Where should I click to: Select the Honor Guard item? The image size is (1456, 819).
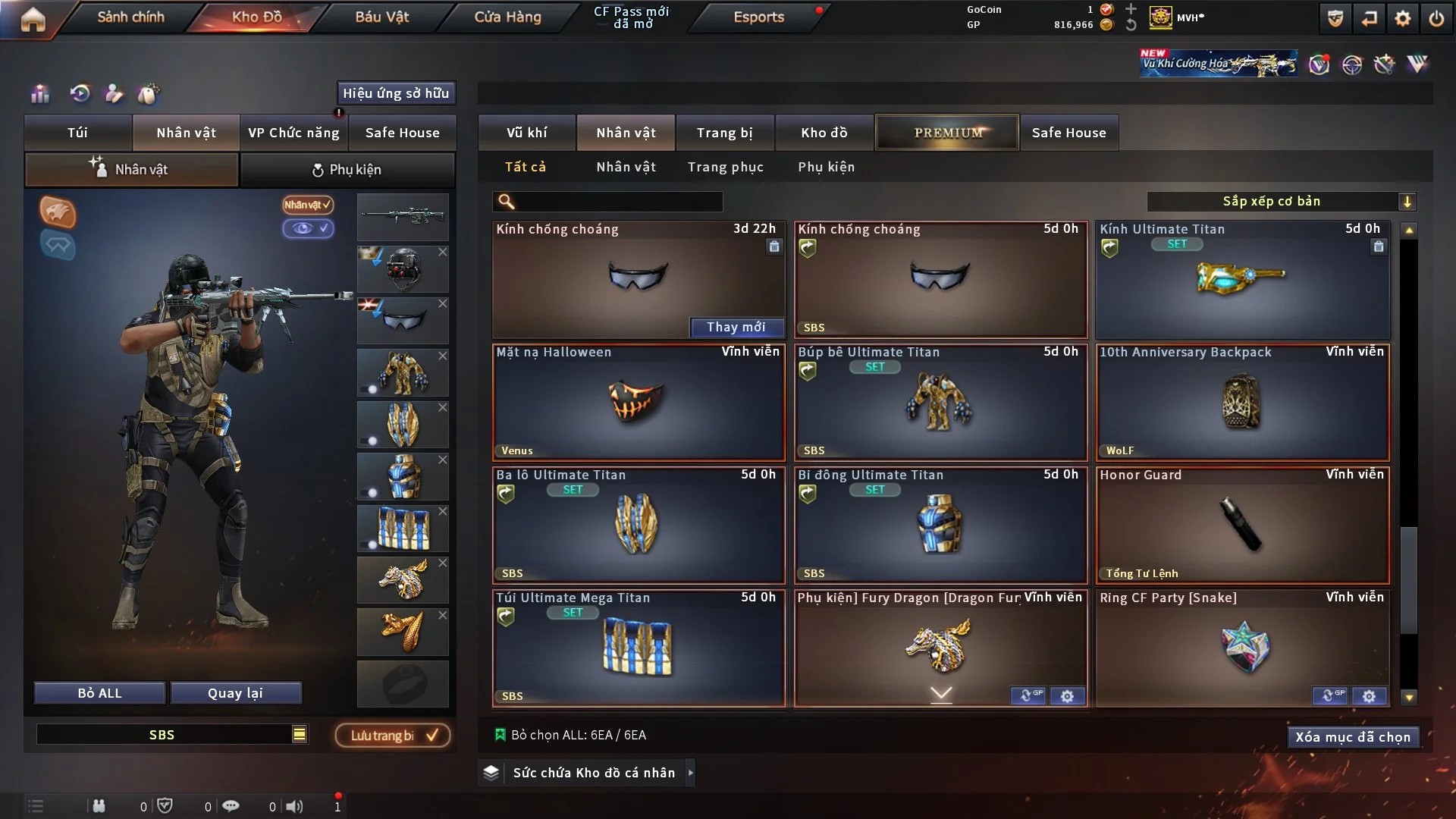(x=1242, y=526)
